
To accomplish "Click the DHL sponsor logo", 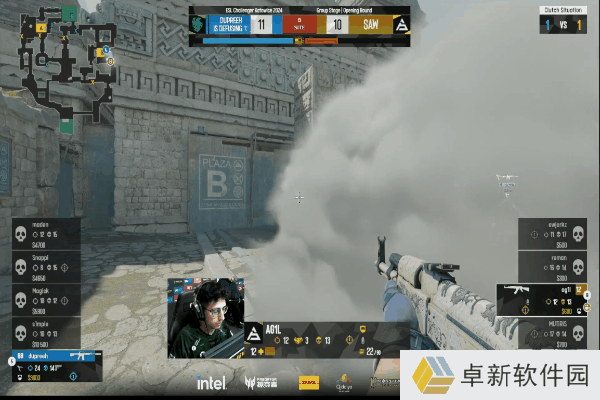I will click(309, 383).
